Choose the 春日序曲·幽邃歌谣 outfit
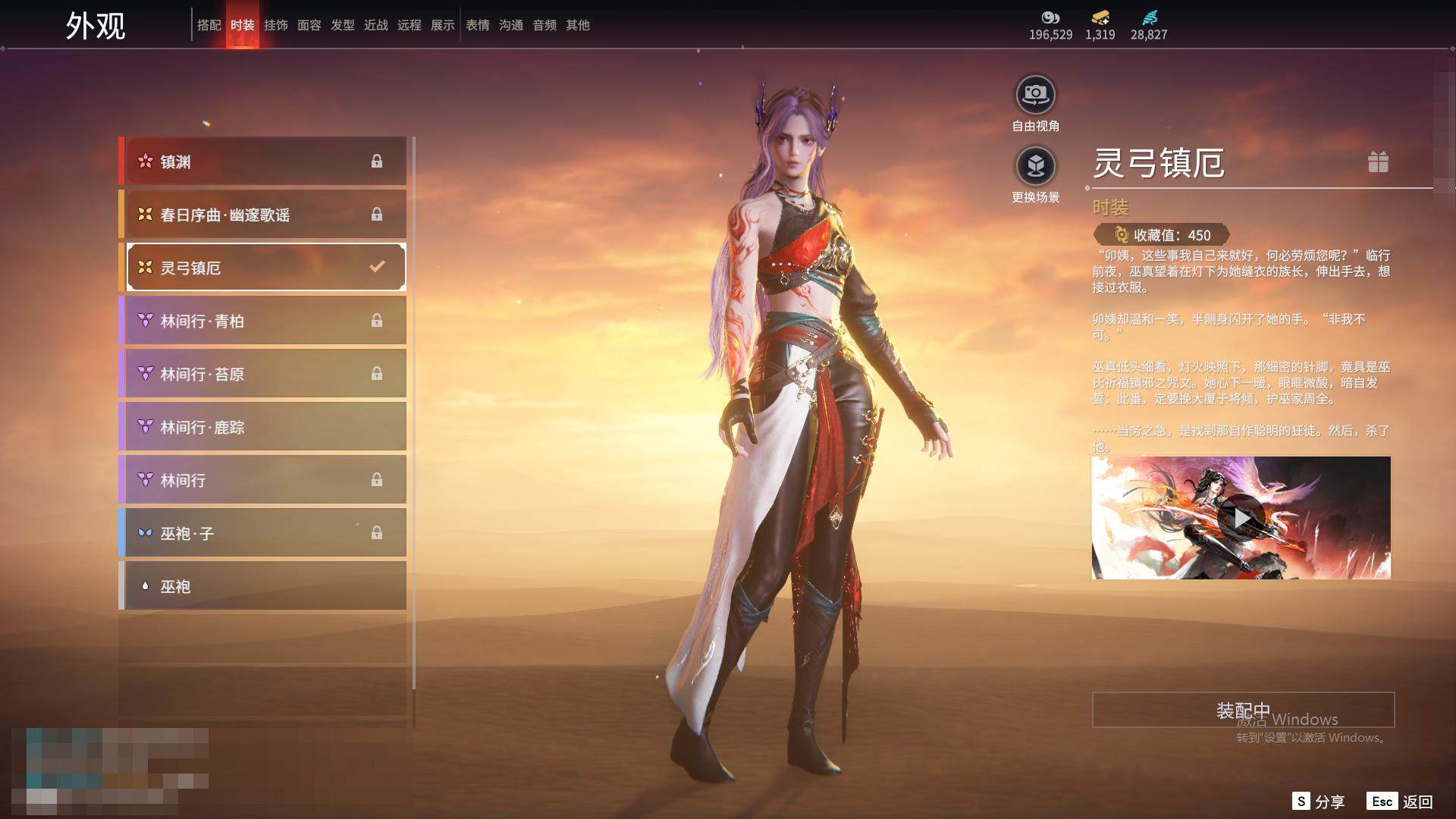This screenshot has width=1456, height=819. click(x=263, y=215)
